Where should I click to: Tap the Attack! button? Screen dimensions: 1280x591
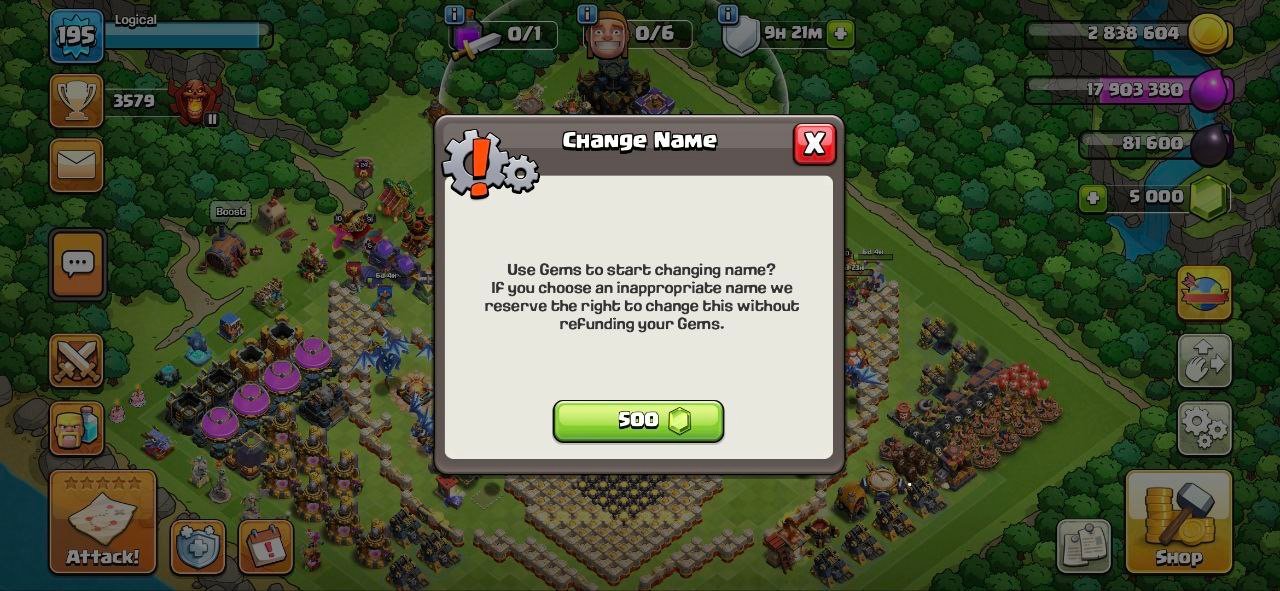click(x=103, y=522)
